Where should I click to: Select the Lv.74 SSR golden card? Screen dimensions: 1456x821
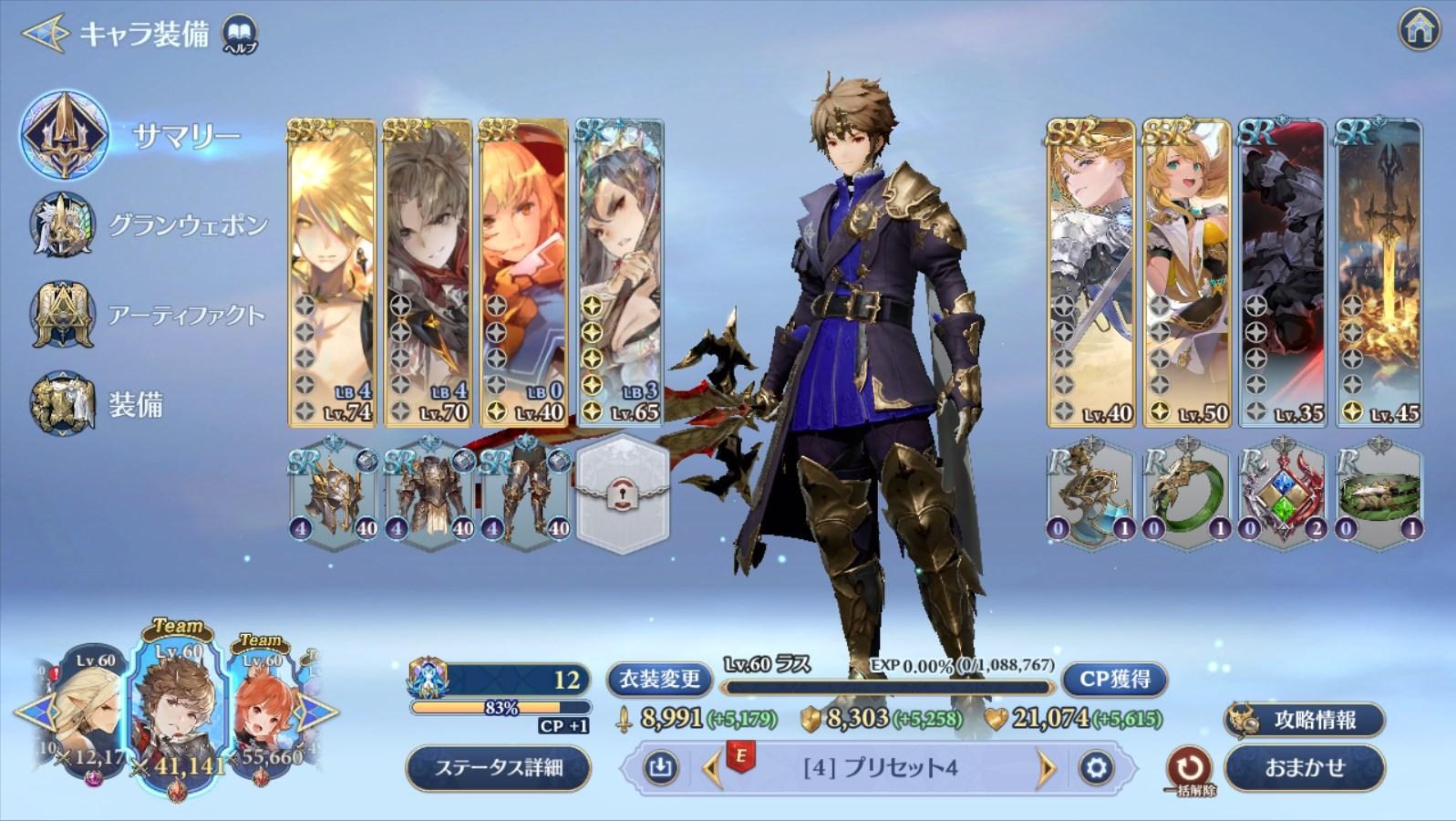pos(332,273)
